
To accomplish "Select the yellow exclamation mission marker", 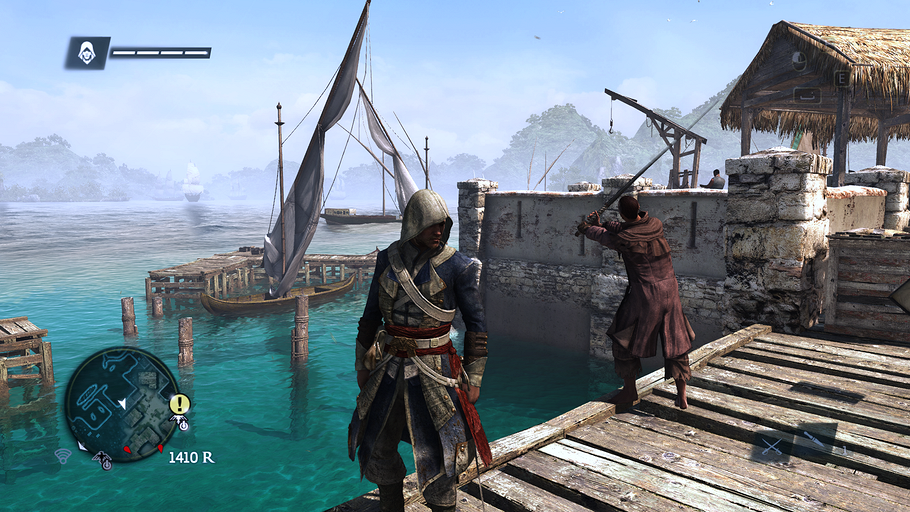I will (180, 404).
